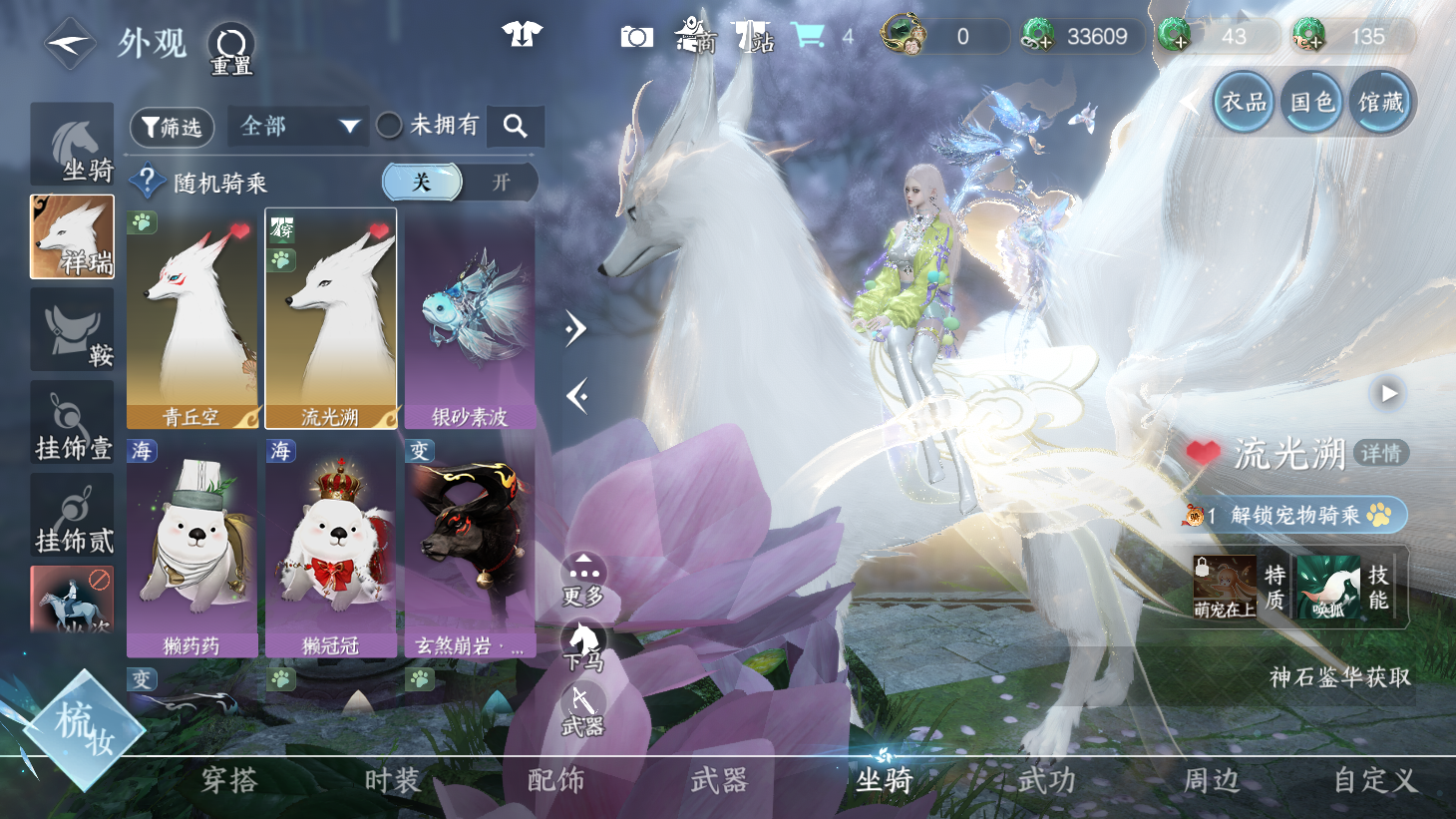
Task: Switch to the 武器 bottom tab
Action: [719, 780]
